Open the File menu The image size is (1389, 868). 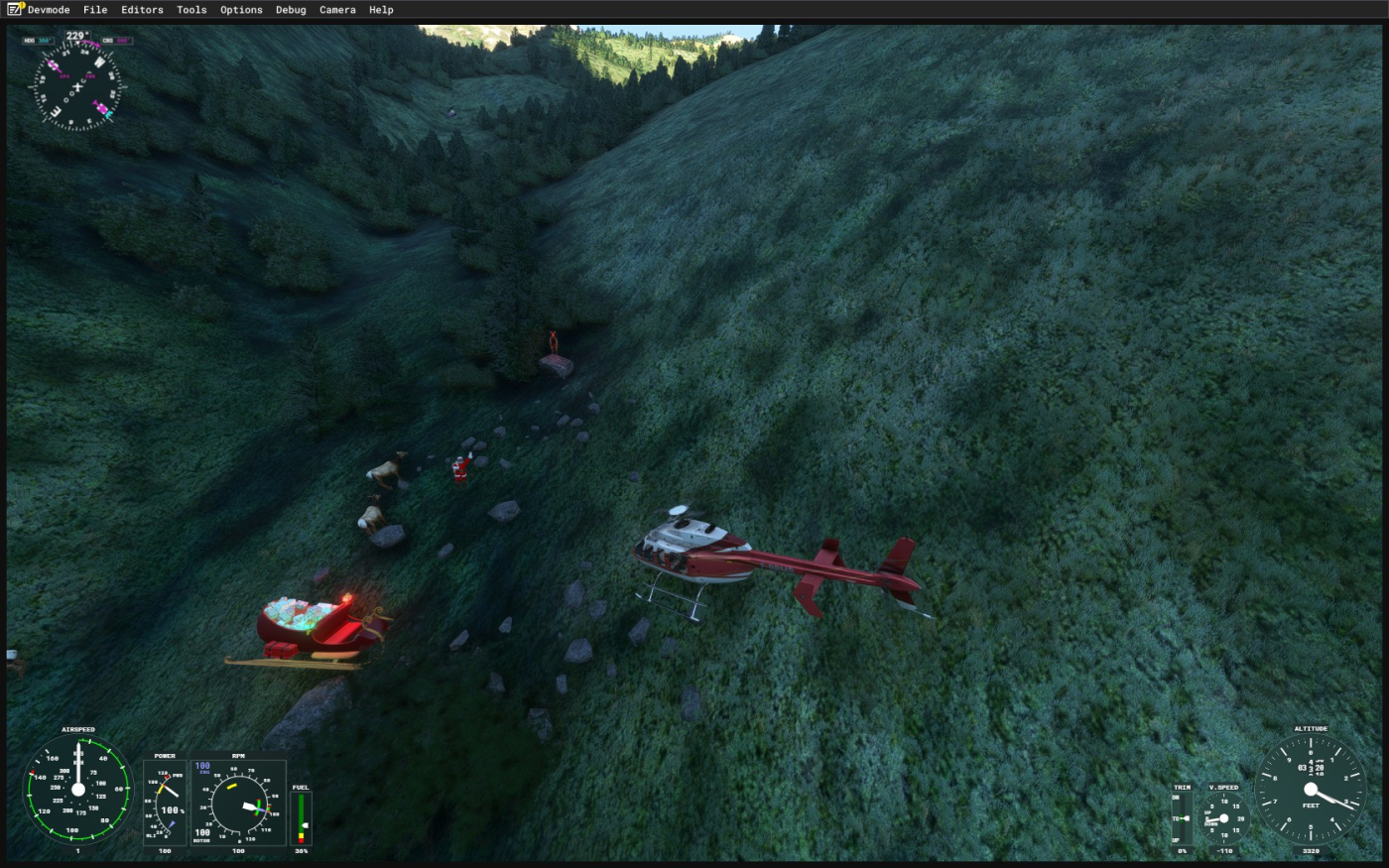95,10
